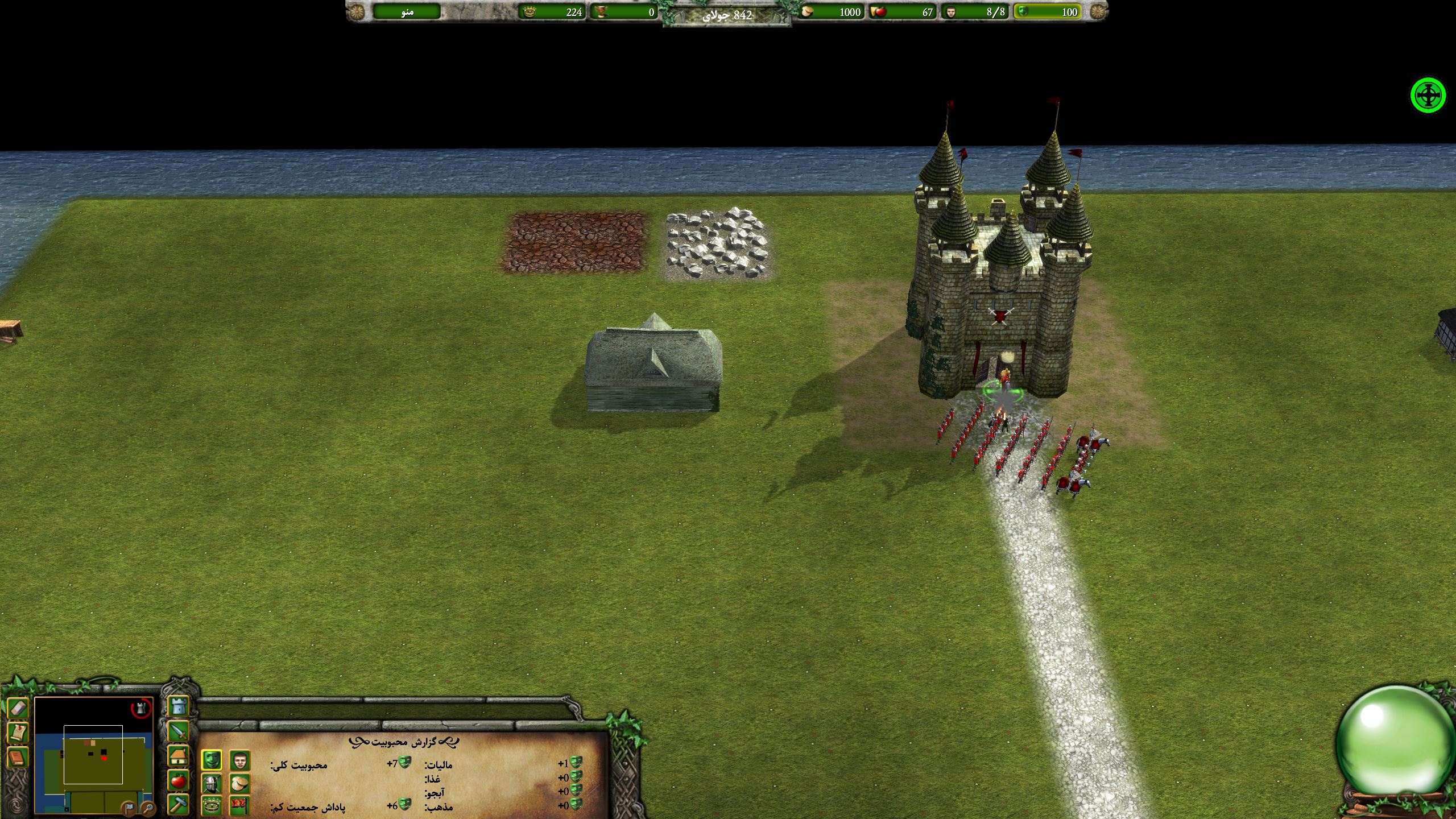Image resolution: width=1456 pixels, height=819 pixels.
Task: Open the منو (menu) button in top bar
Action: pyautogui.click(x=407, y=12)
